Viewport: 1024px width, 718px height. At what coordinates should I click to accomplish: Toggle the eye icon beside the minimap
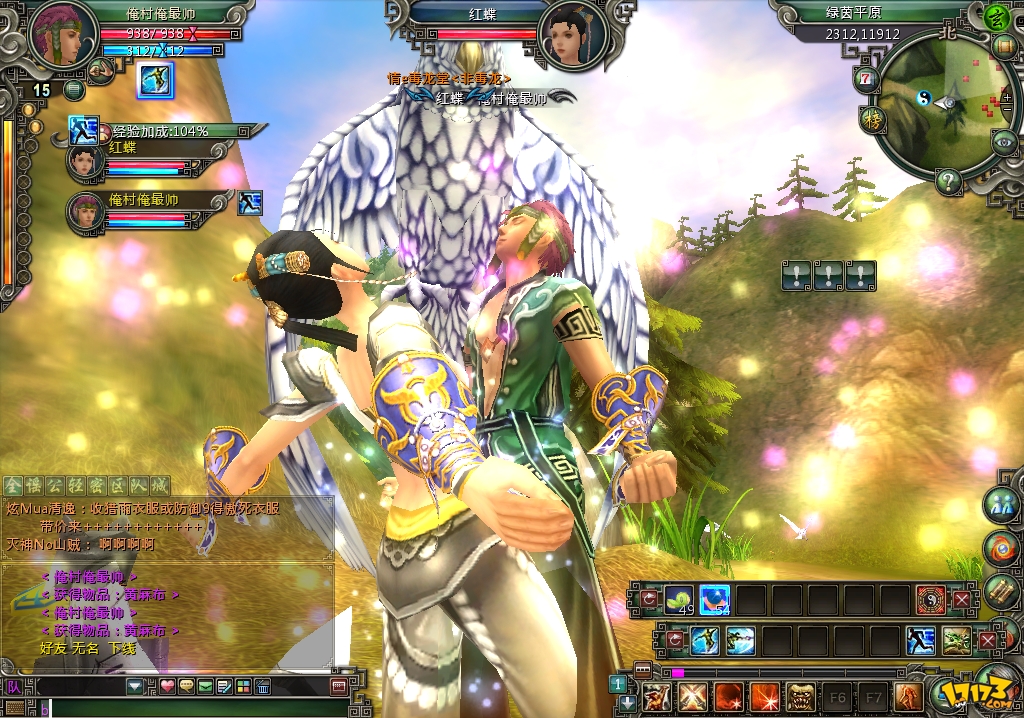pyautogui.click(x=1004, y=142)
